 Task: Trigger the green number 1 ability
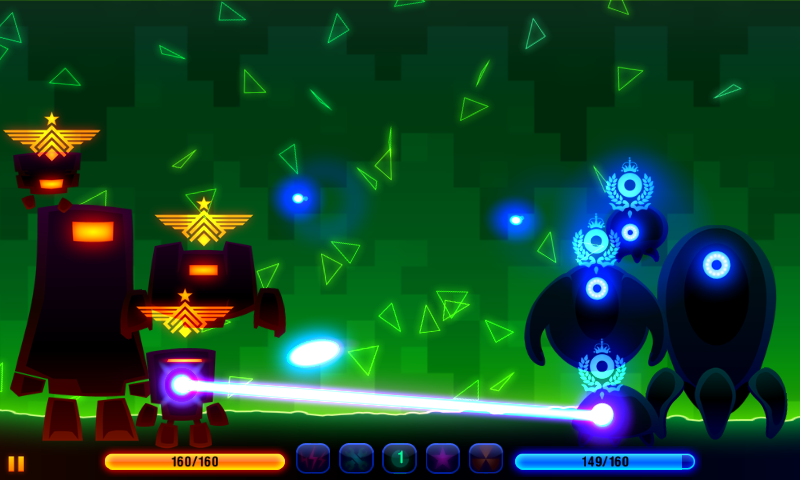coord(399,459)
